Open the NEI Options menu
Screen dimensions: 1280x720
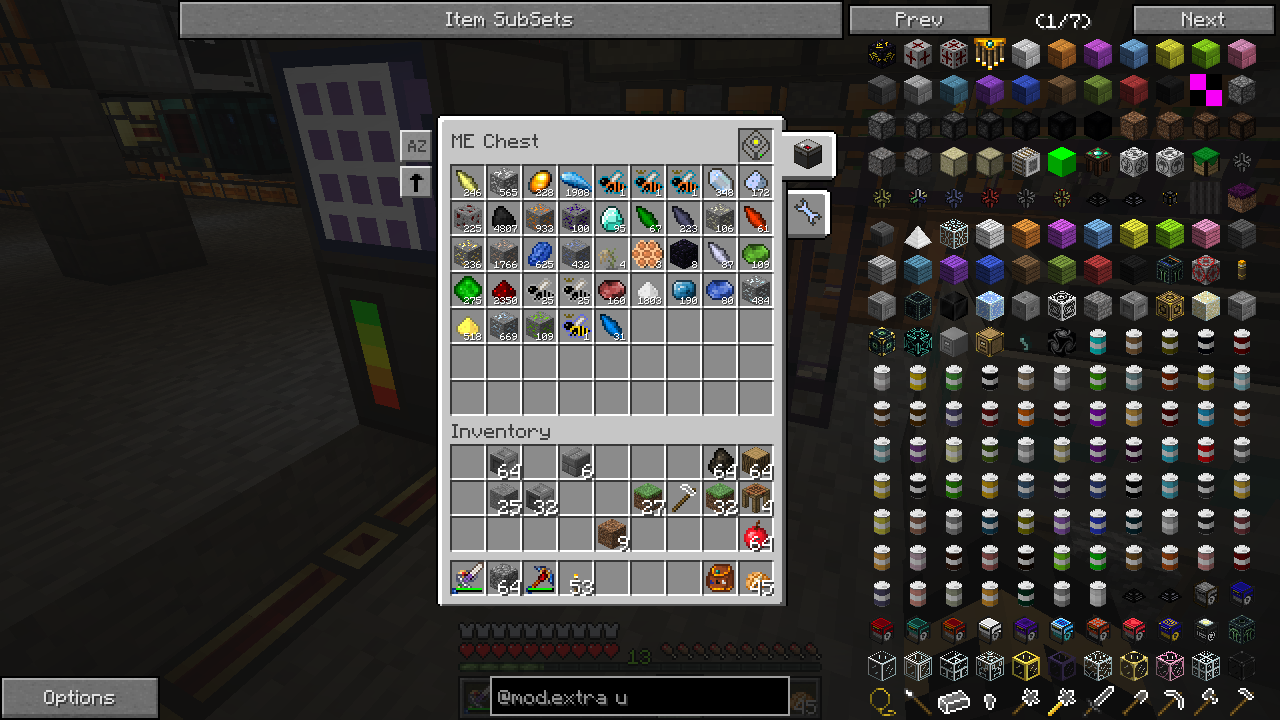[79, 697]
